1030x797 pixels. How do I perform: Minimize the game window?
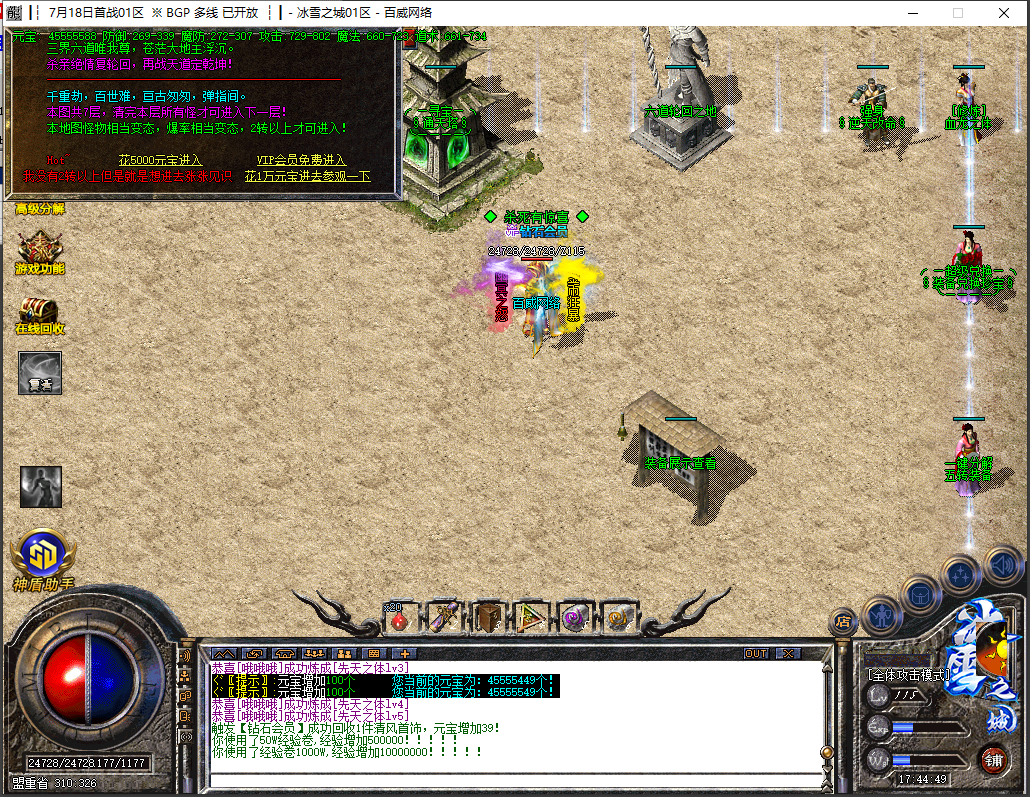[912, 13]
